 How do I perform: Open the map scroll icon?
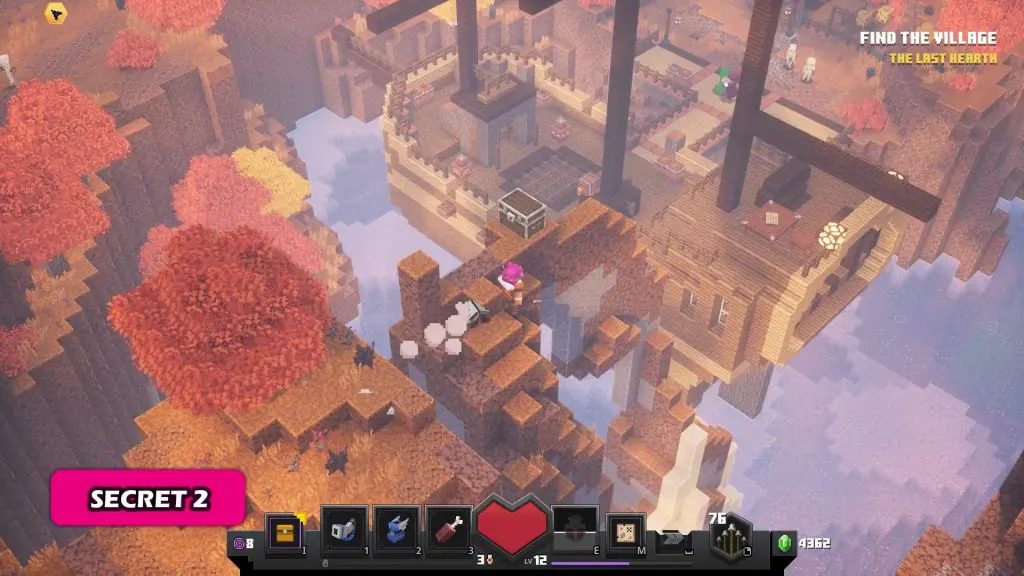point(627,530)
